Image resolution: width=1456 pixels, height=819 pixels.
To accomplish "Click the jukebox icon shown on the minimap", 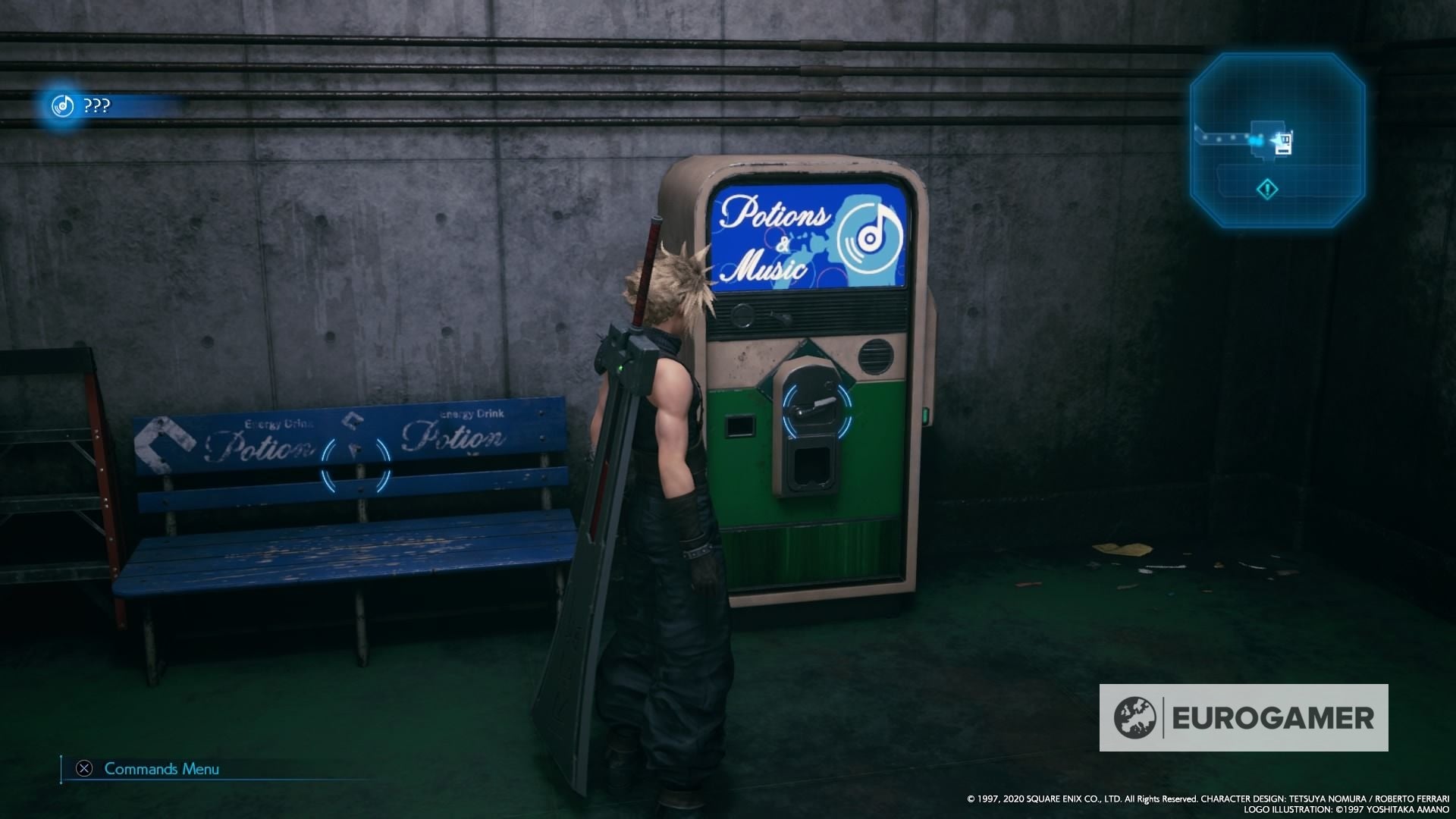I will click(1285, 143).
